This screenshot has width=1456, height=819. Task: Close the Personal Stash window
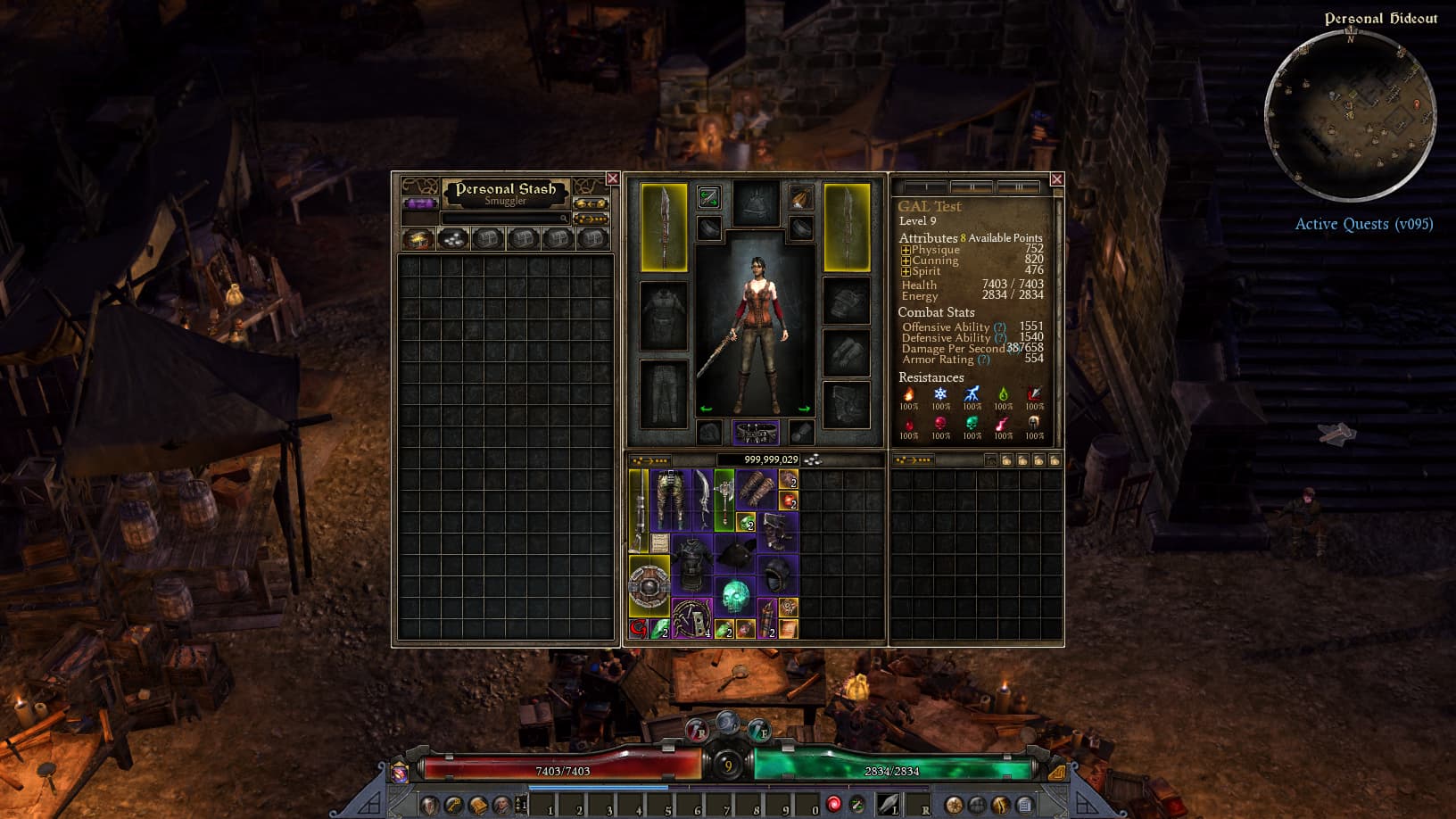612,178
